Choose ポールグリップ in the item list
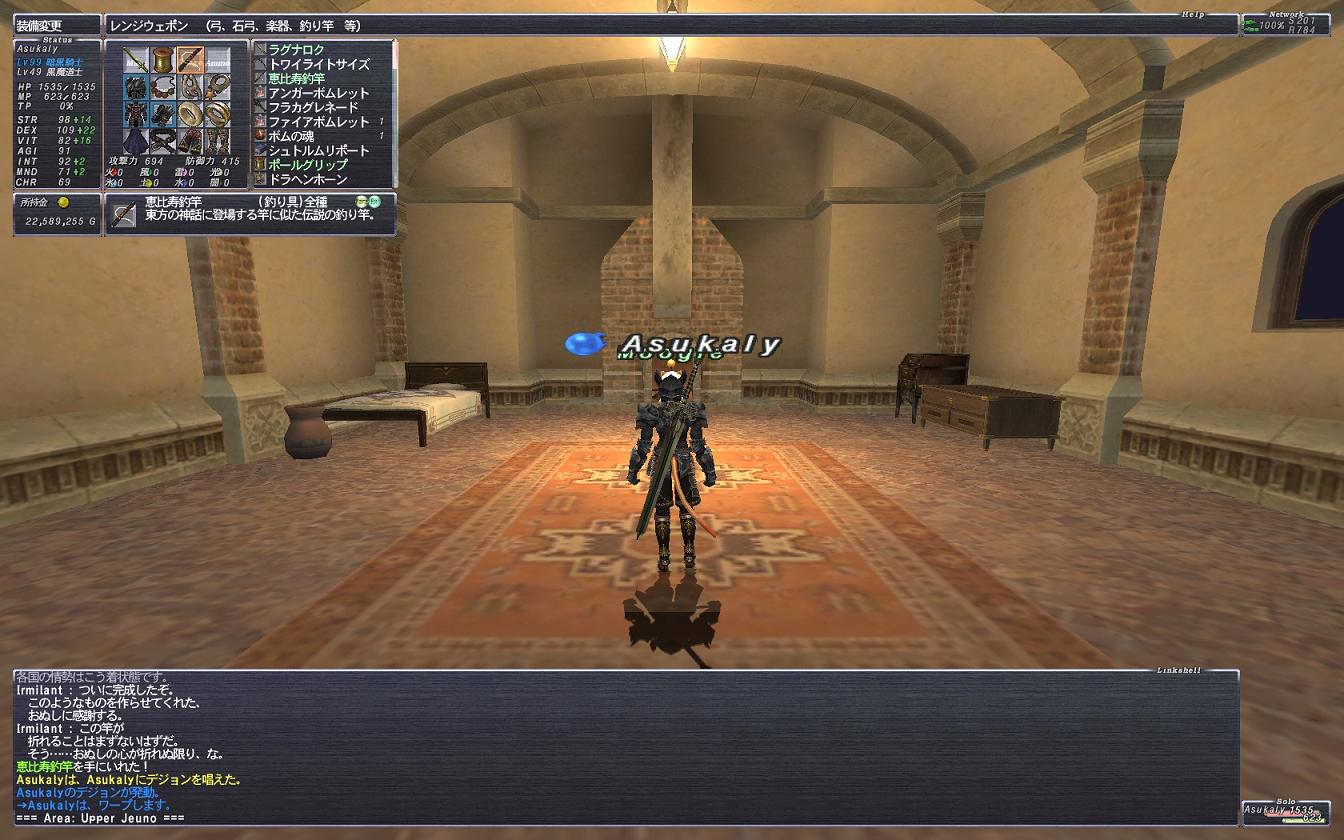Screen dimensions: 1344x840 308,165
